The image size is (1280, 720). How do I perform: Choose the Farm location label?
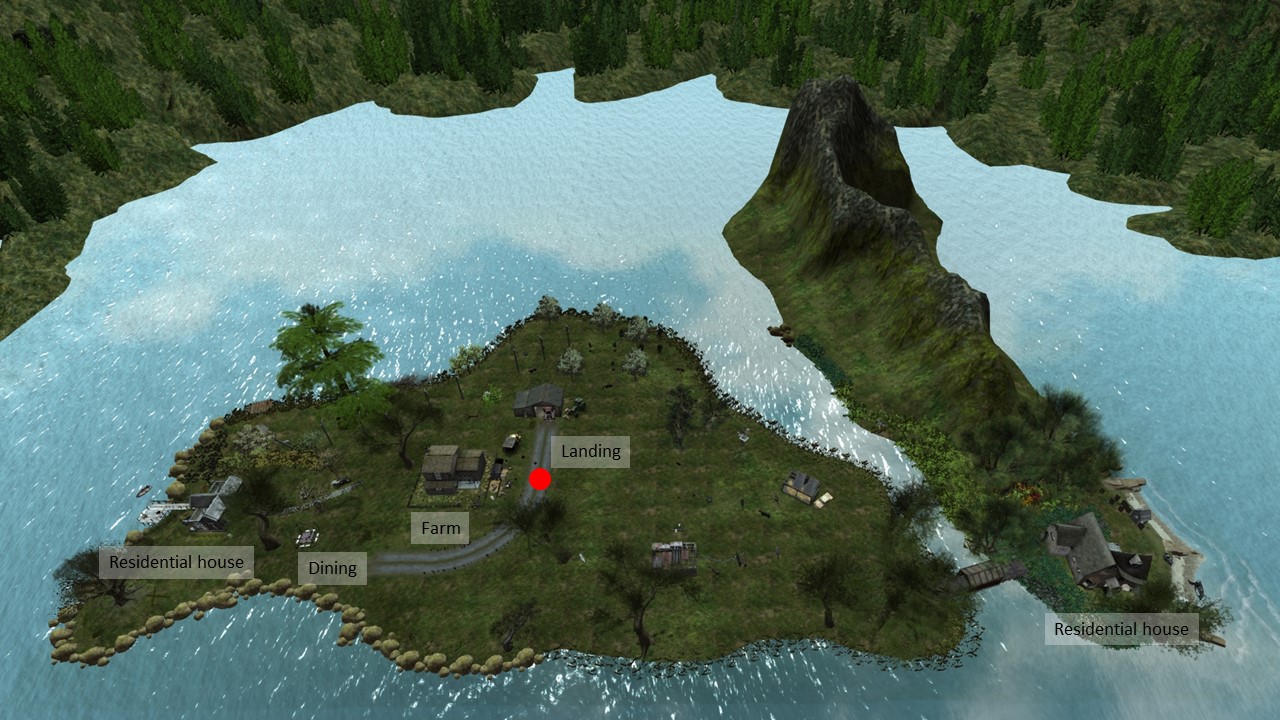click(440, 528)
